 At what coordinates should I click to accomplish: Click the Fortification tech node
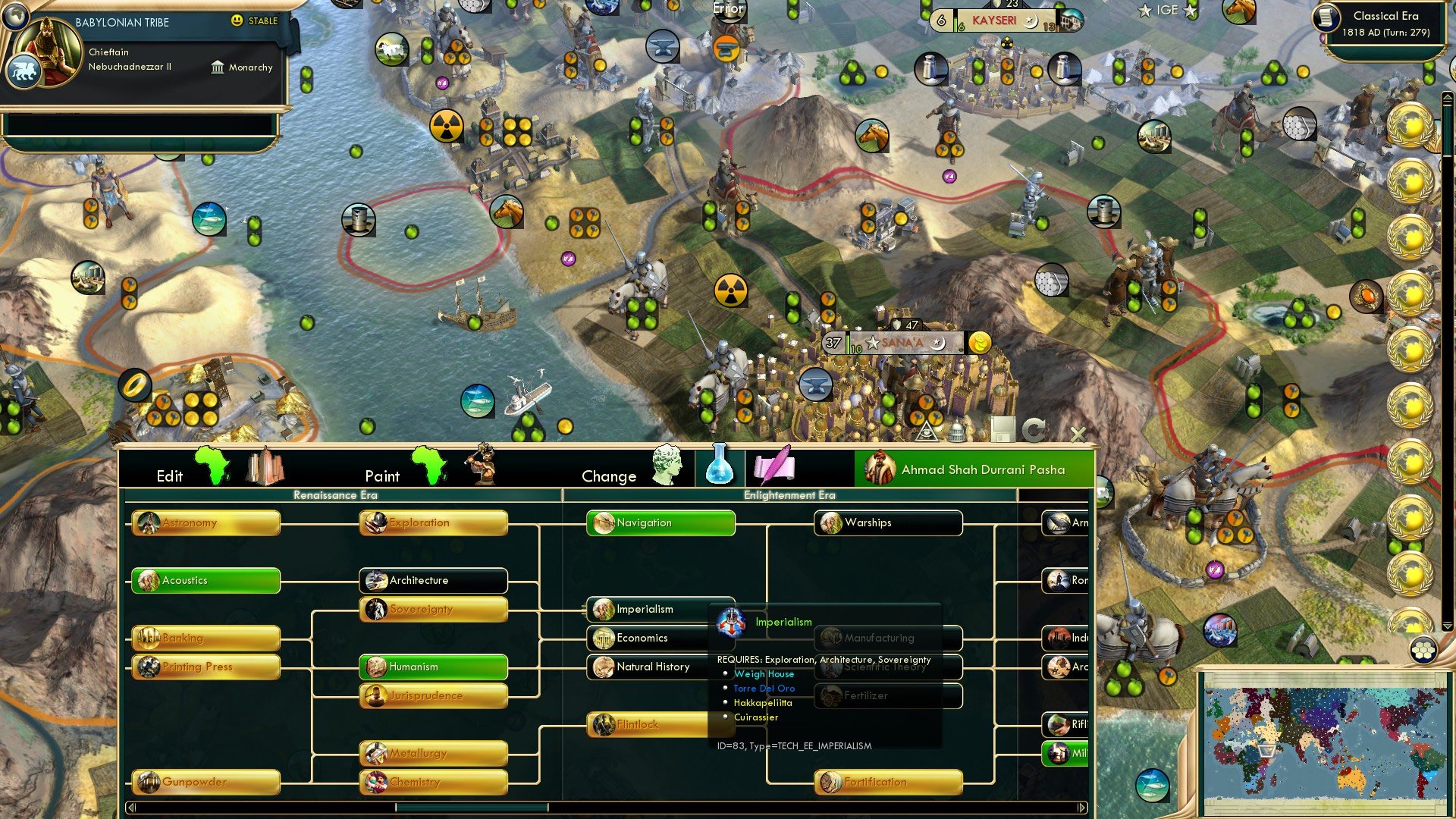pos(887,782)
